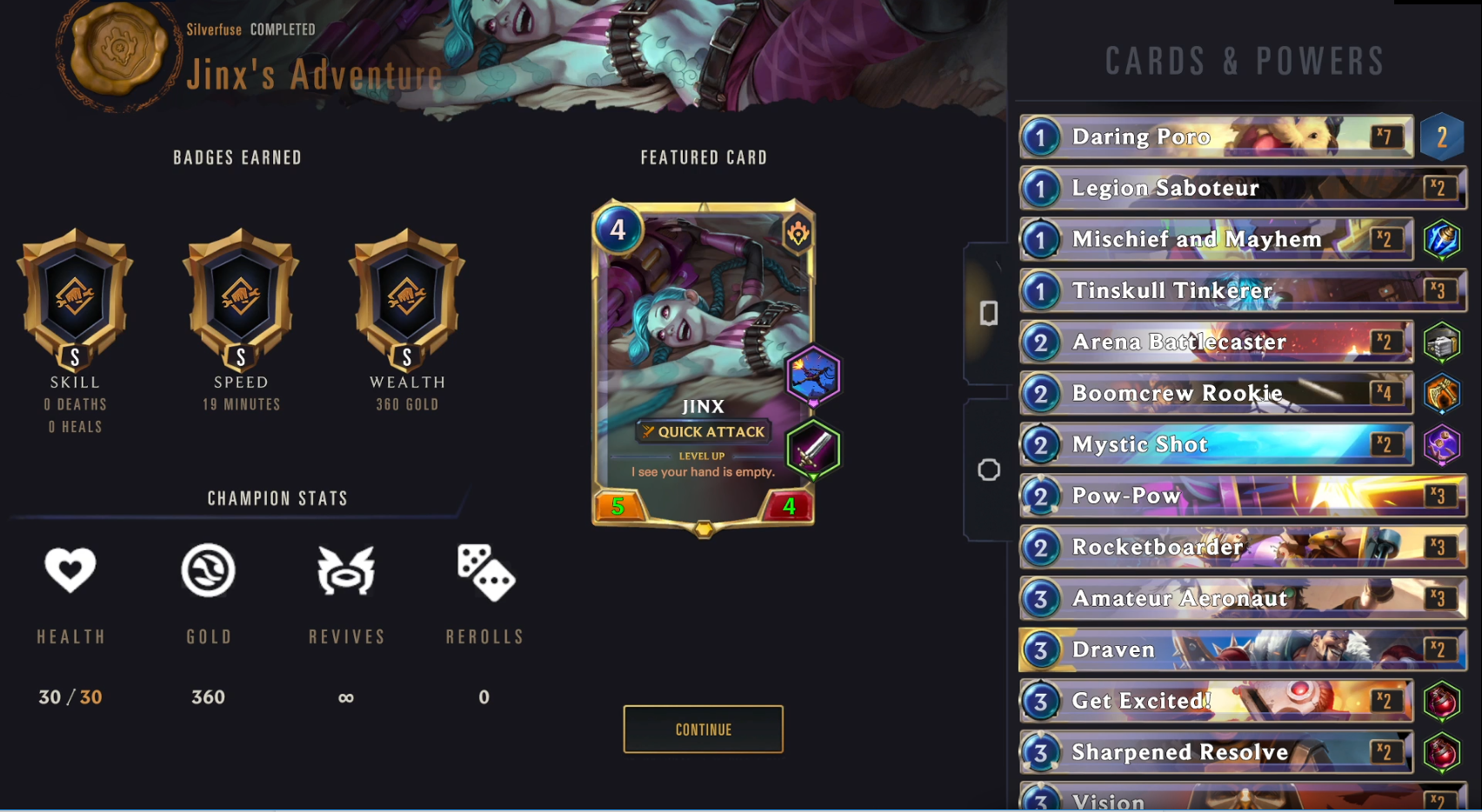Click the item icon beside Mischief and Mayhem
Image resolution: width=1482 pixels, height=812 pixels.
point(1444,240)
